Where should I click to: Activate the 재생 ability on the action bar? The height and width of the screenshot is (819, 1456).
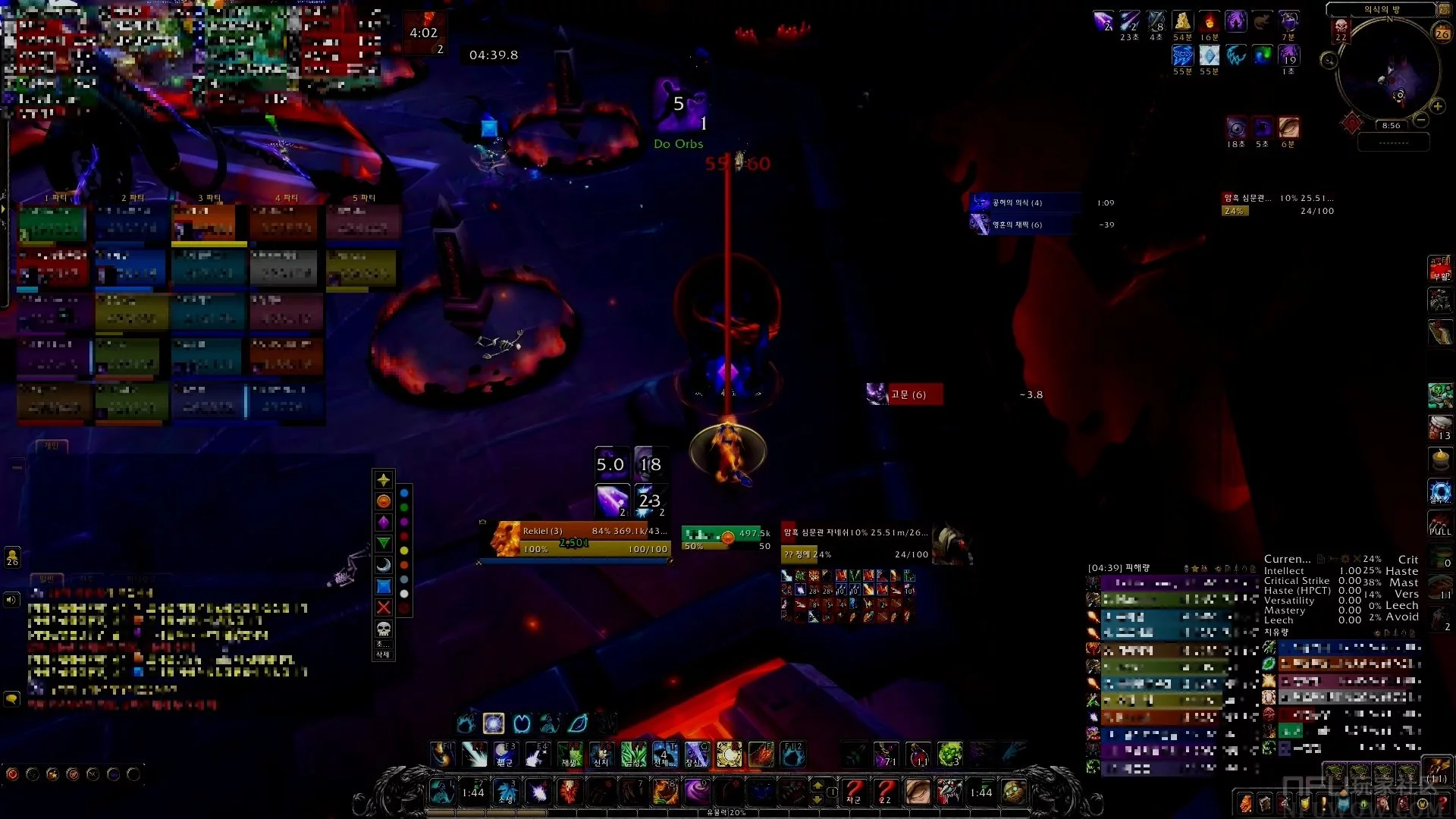[570, 755]
